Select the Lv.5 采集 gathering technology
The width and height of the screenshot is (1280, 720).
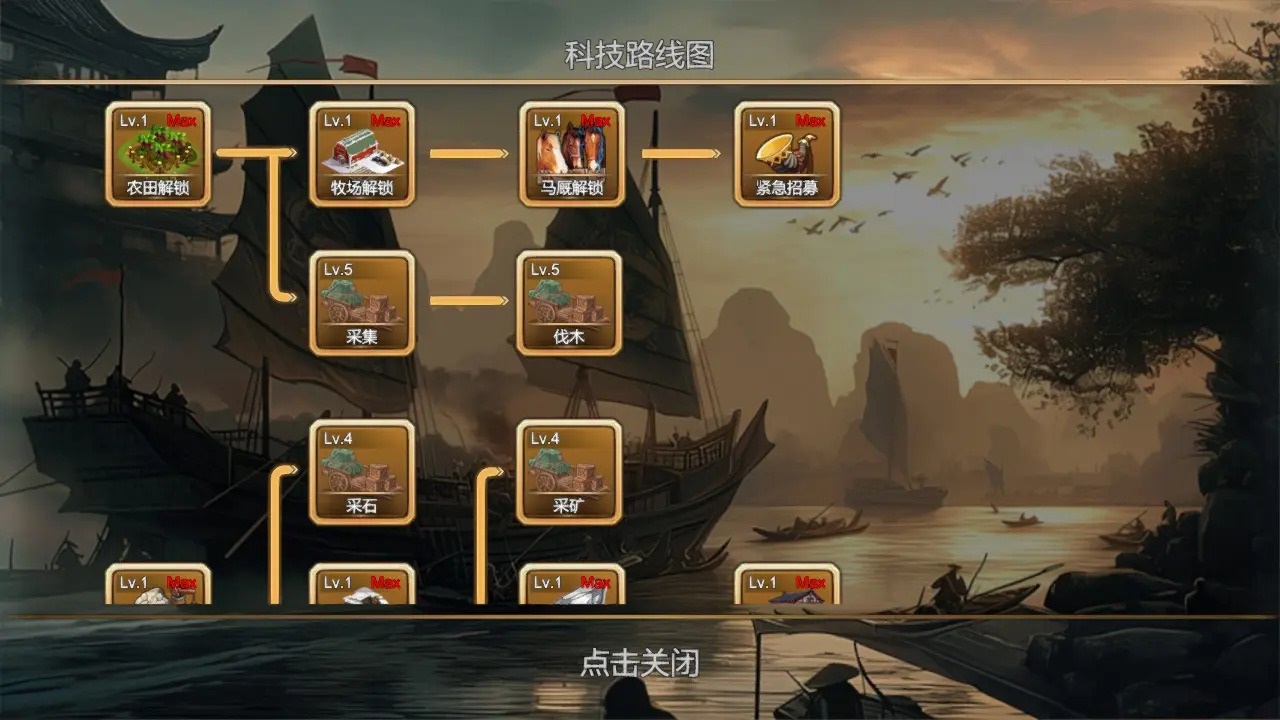pyautogui.click(x=363, y=305)
